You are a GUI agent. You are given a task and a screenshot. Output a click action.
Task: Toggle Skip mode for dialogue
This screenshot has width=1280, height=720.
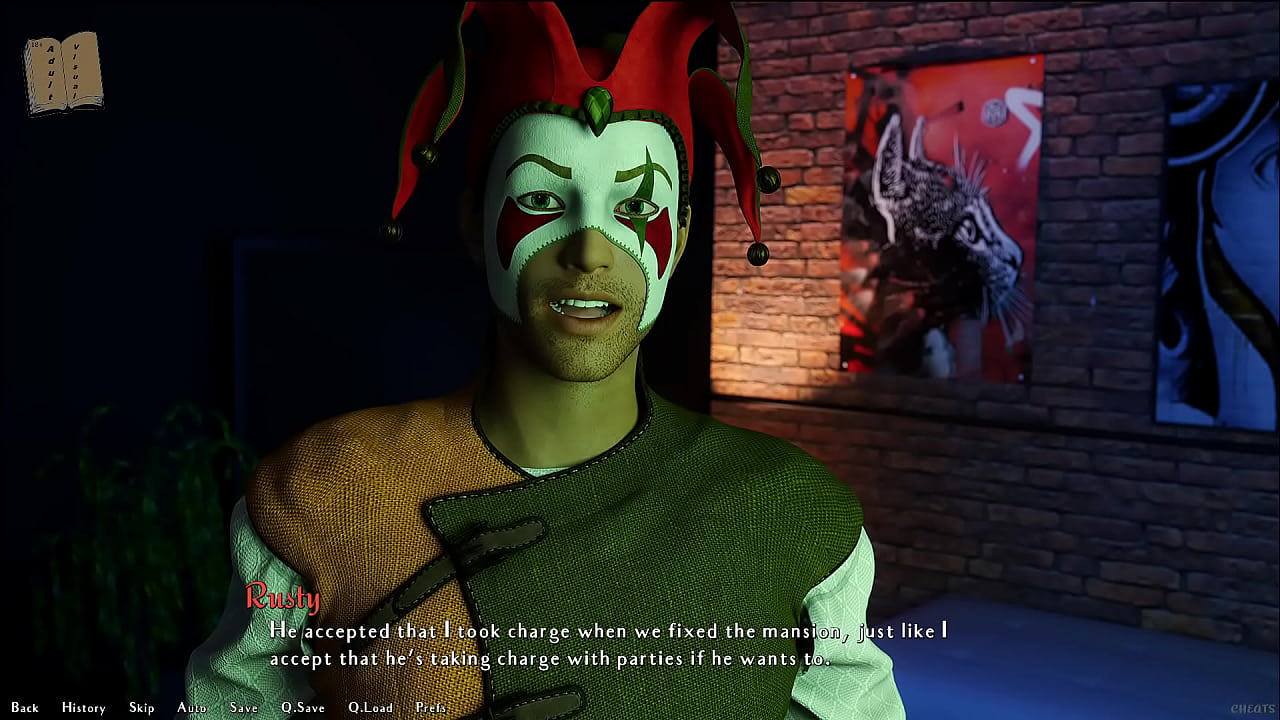tap(142, 707)
